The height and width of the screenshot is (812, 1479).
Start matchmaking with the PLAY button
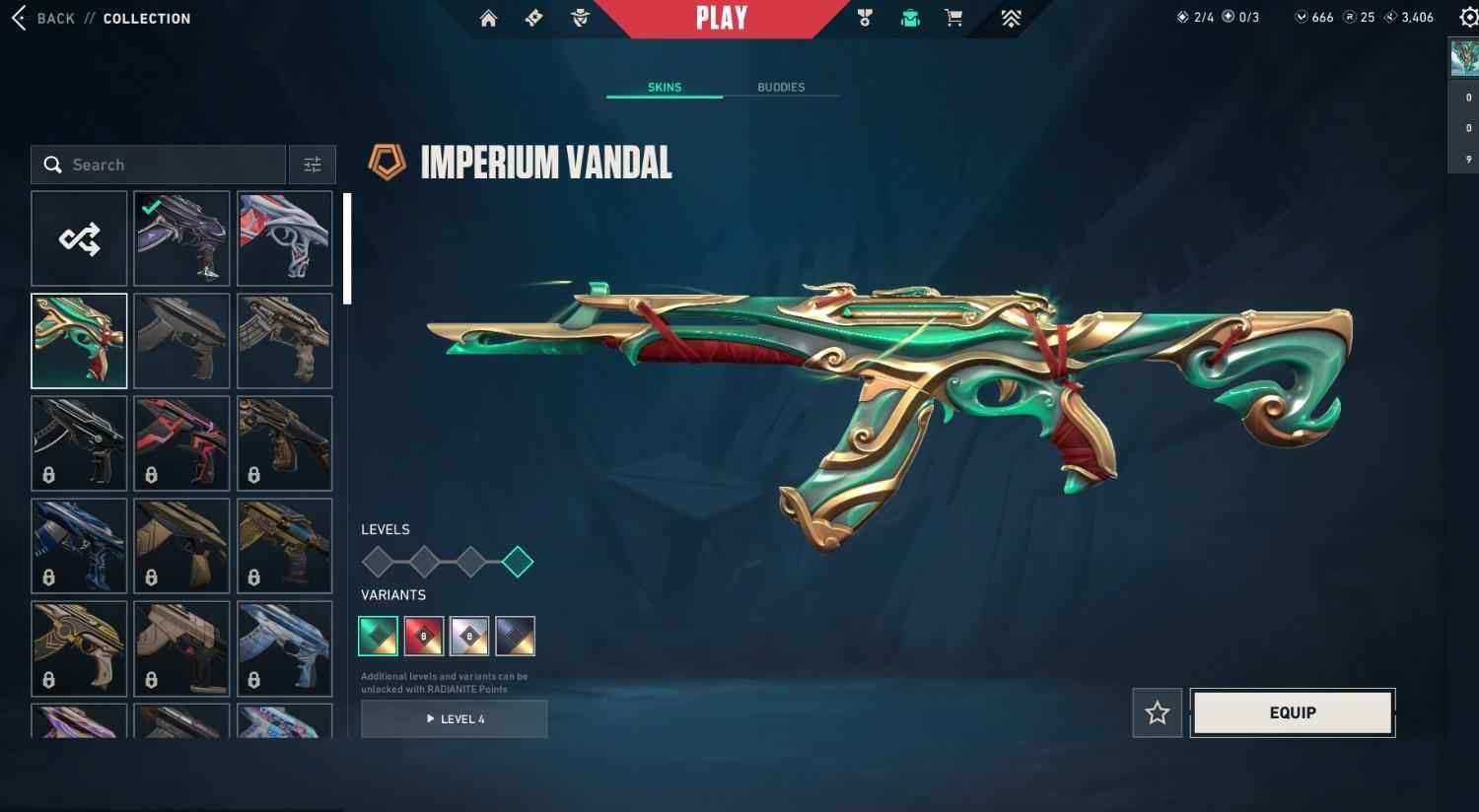pos(722,19)
